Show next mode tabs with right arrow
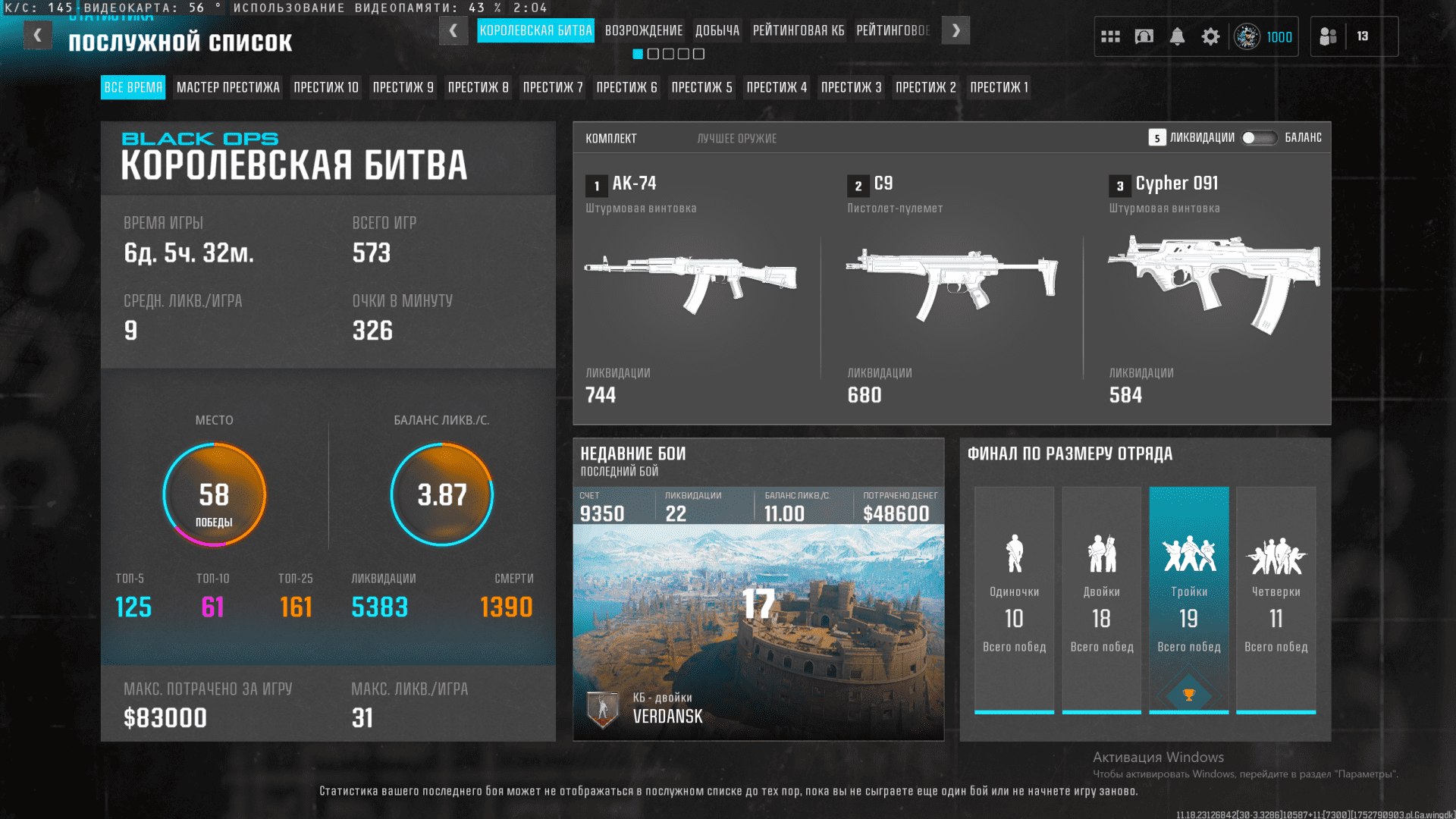This screenshot has height=819, width=1456. [955, 30]
